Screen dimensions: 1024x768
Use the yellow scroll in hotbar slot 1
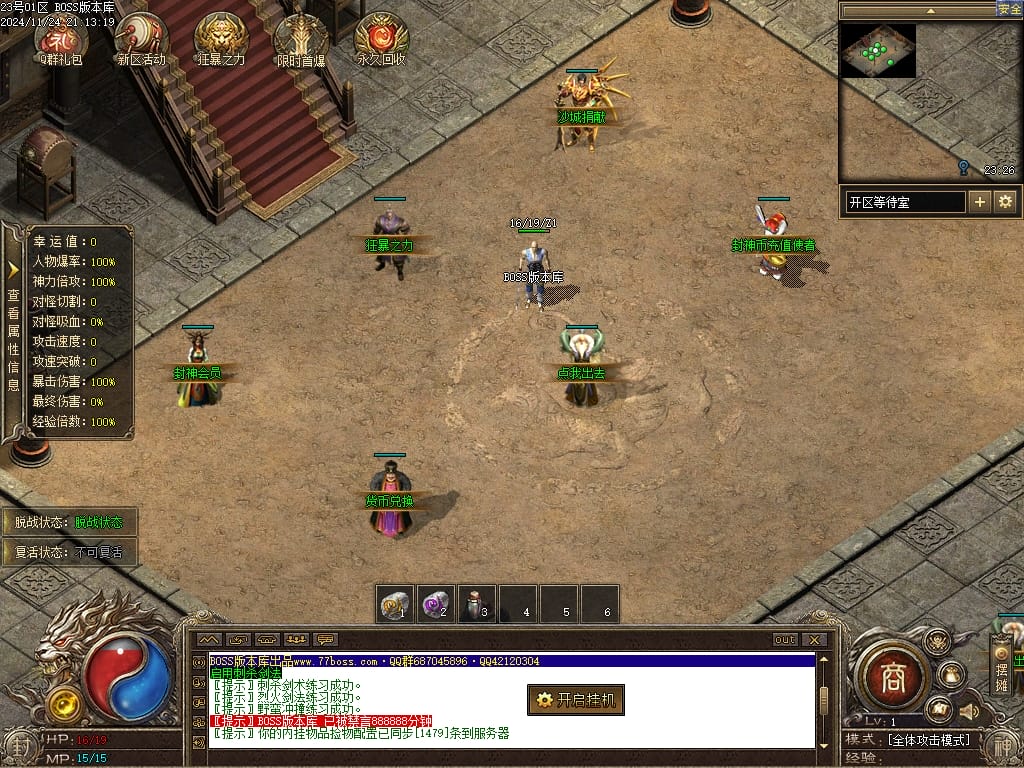pyautogui.click(x=396, y=604)
